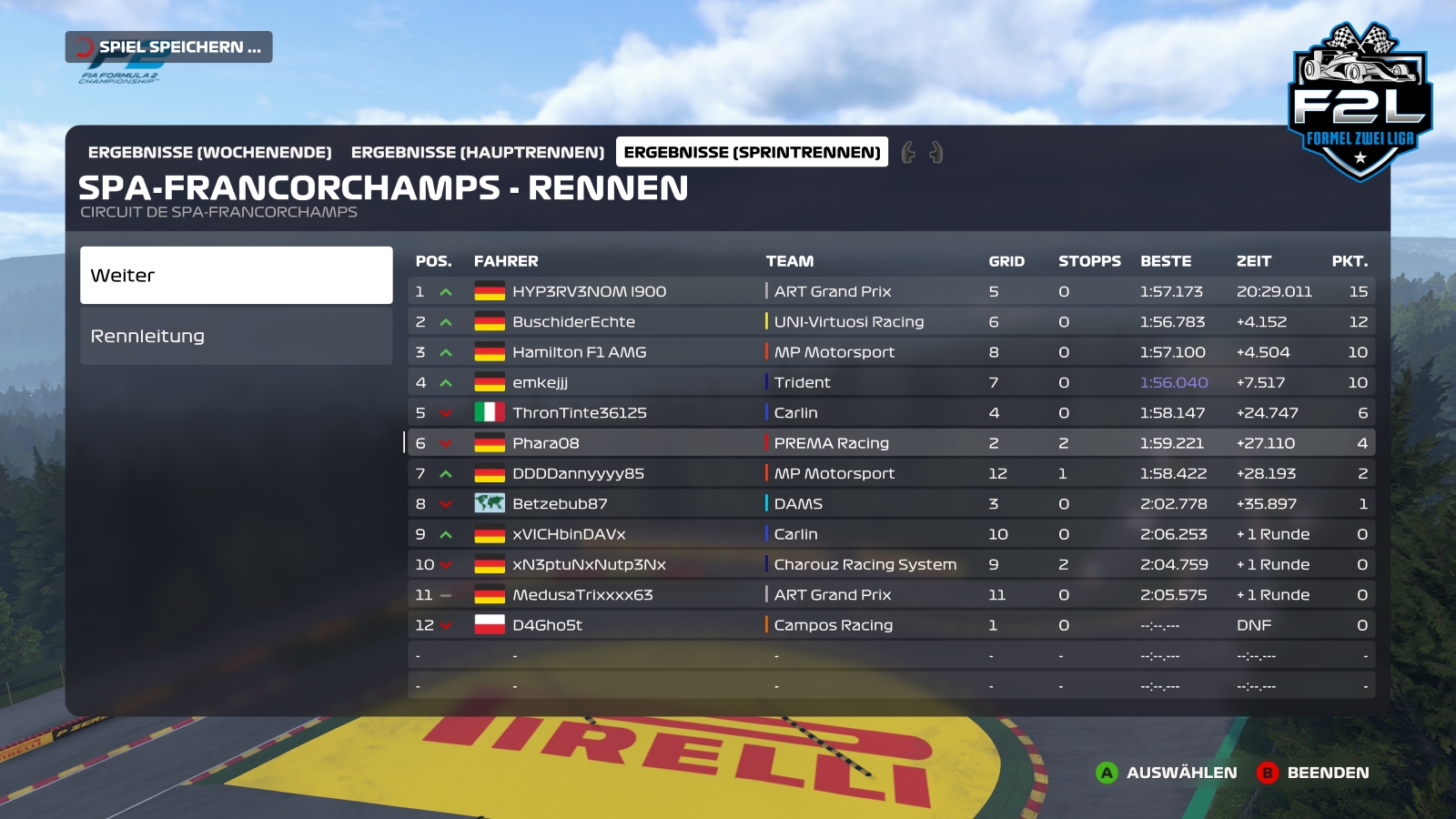Screen dimensions: 1456x819
Task: Select the Ergebnisse (Sprintrennen) tab
Action: [x=752, y=152]
